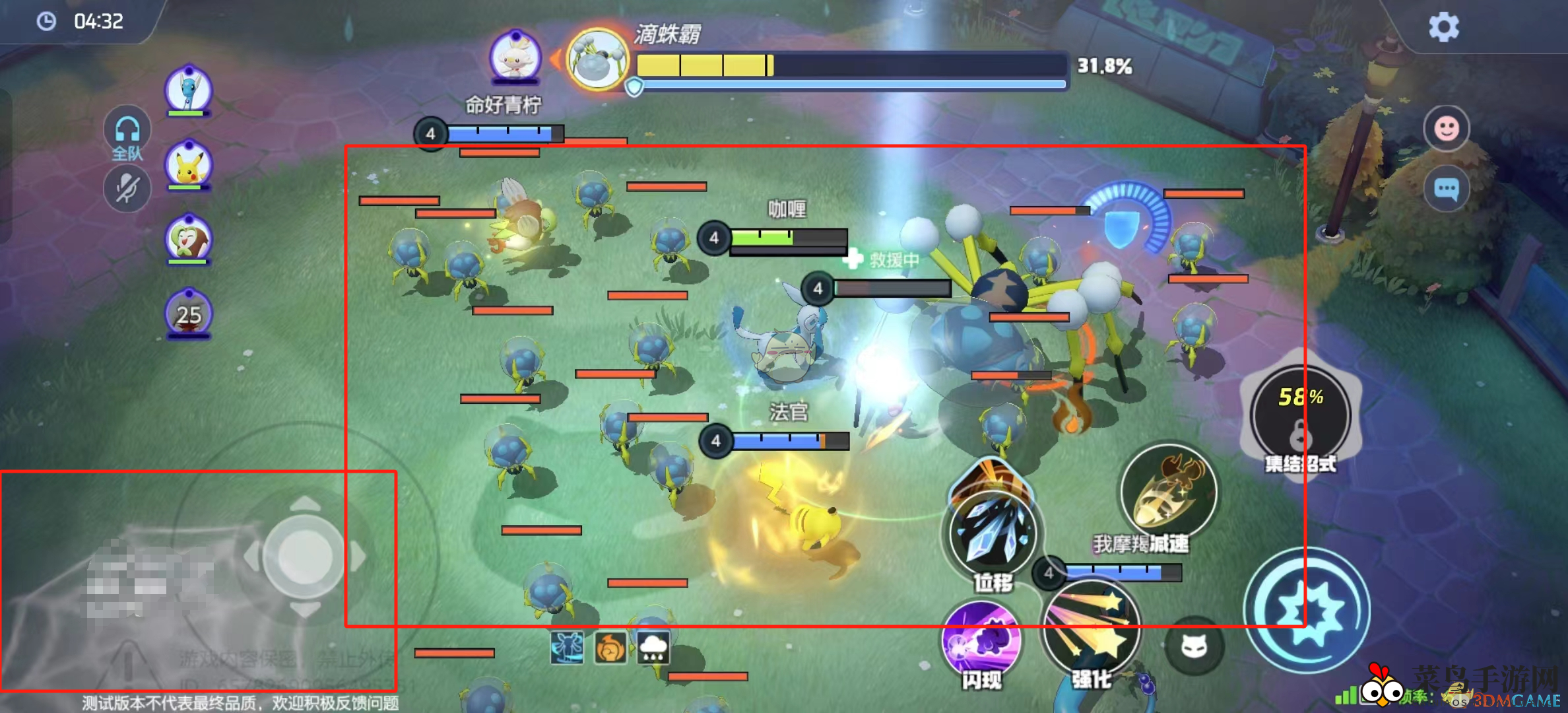Viewport: 1568px width, 713px height.
Task: Trigger the 强化 shooting star skill
Action: 1091,630
